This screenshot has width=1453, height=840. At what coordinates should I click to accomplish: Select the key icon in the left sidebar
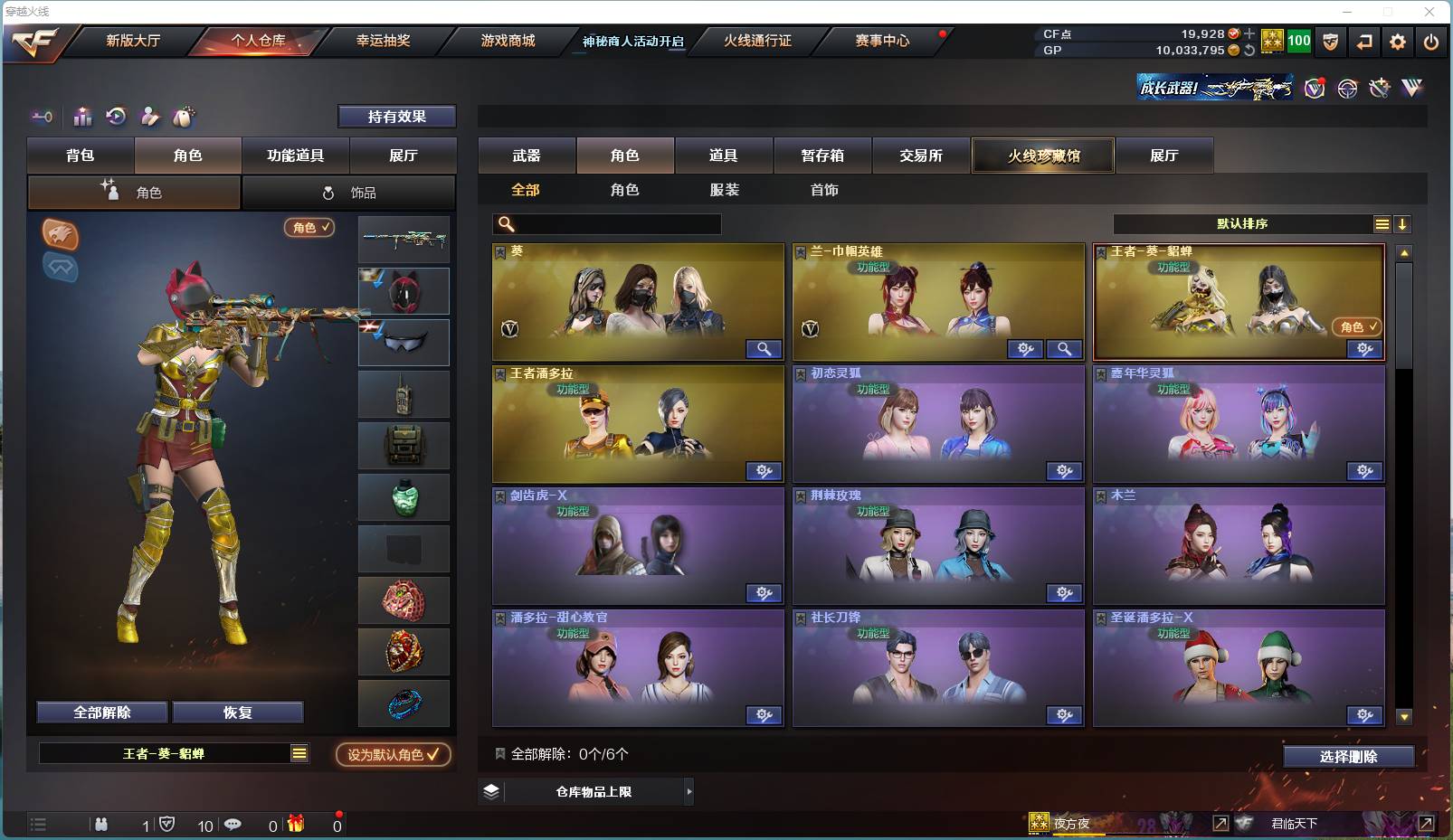[42, 117]
